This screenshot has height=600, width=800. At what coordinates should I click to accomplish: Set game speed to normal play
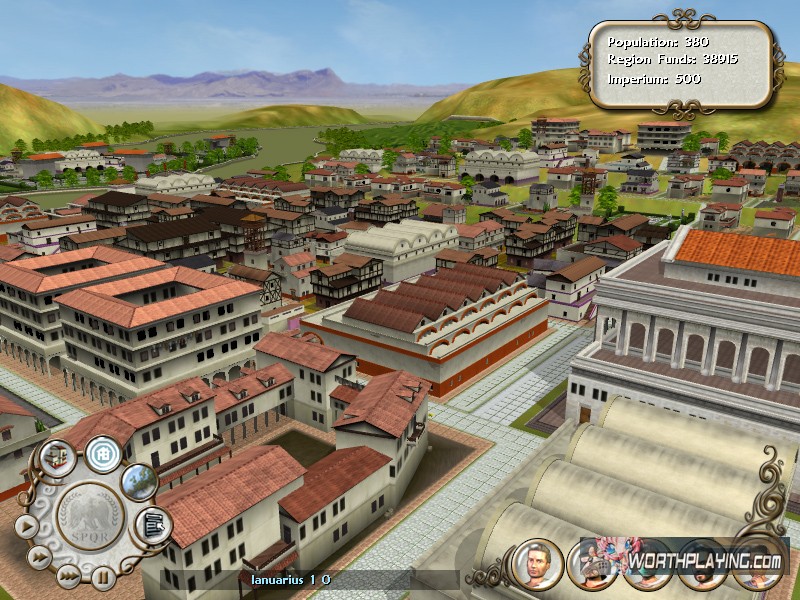click(25, 525)
